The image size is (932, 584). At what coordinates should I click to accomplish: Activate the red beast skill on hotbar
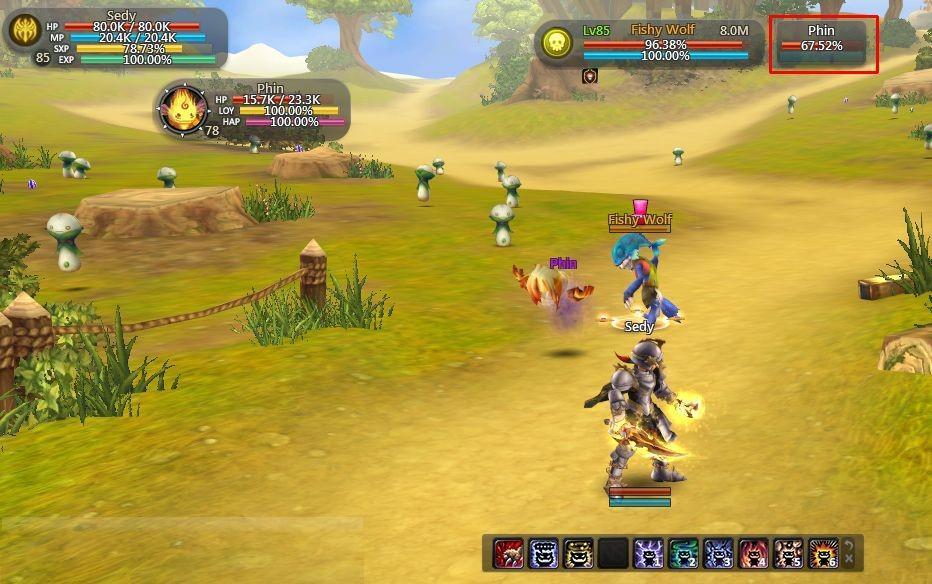(x=508, y=553)
